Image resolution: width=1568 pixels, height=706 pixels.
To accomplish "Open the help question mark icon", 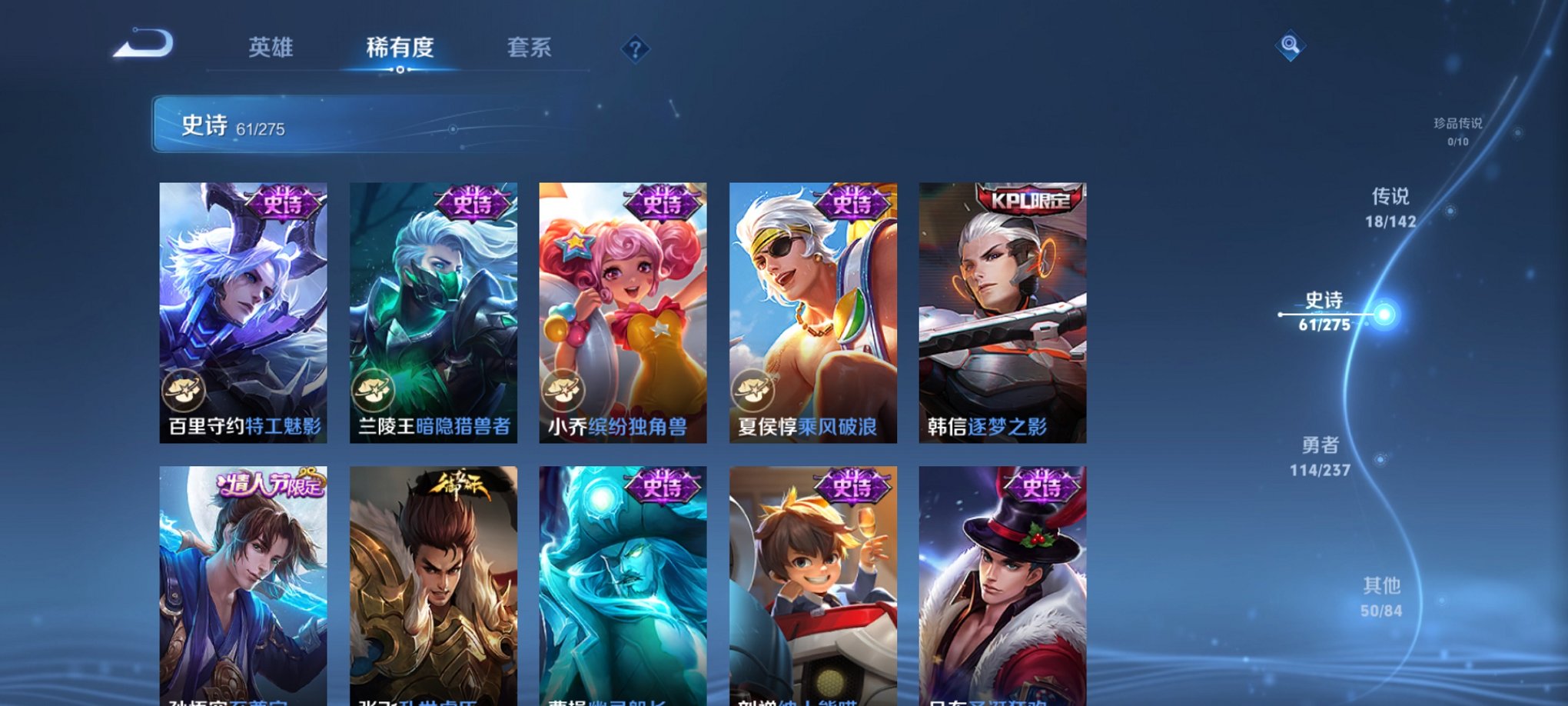I will (x=634, y=50).
